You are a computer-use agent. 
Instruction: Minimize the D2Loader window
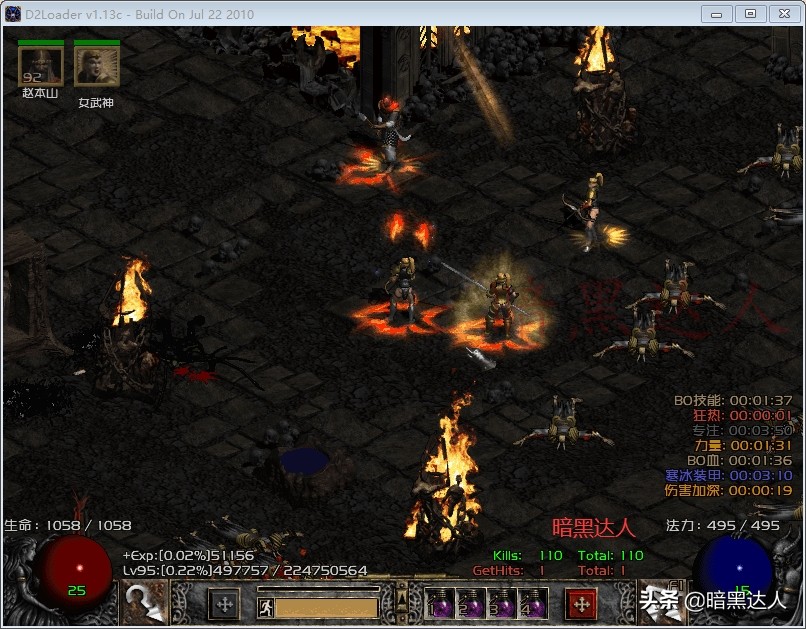[717, 14]
